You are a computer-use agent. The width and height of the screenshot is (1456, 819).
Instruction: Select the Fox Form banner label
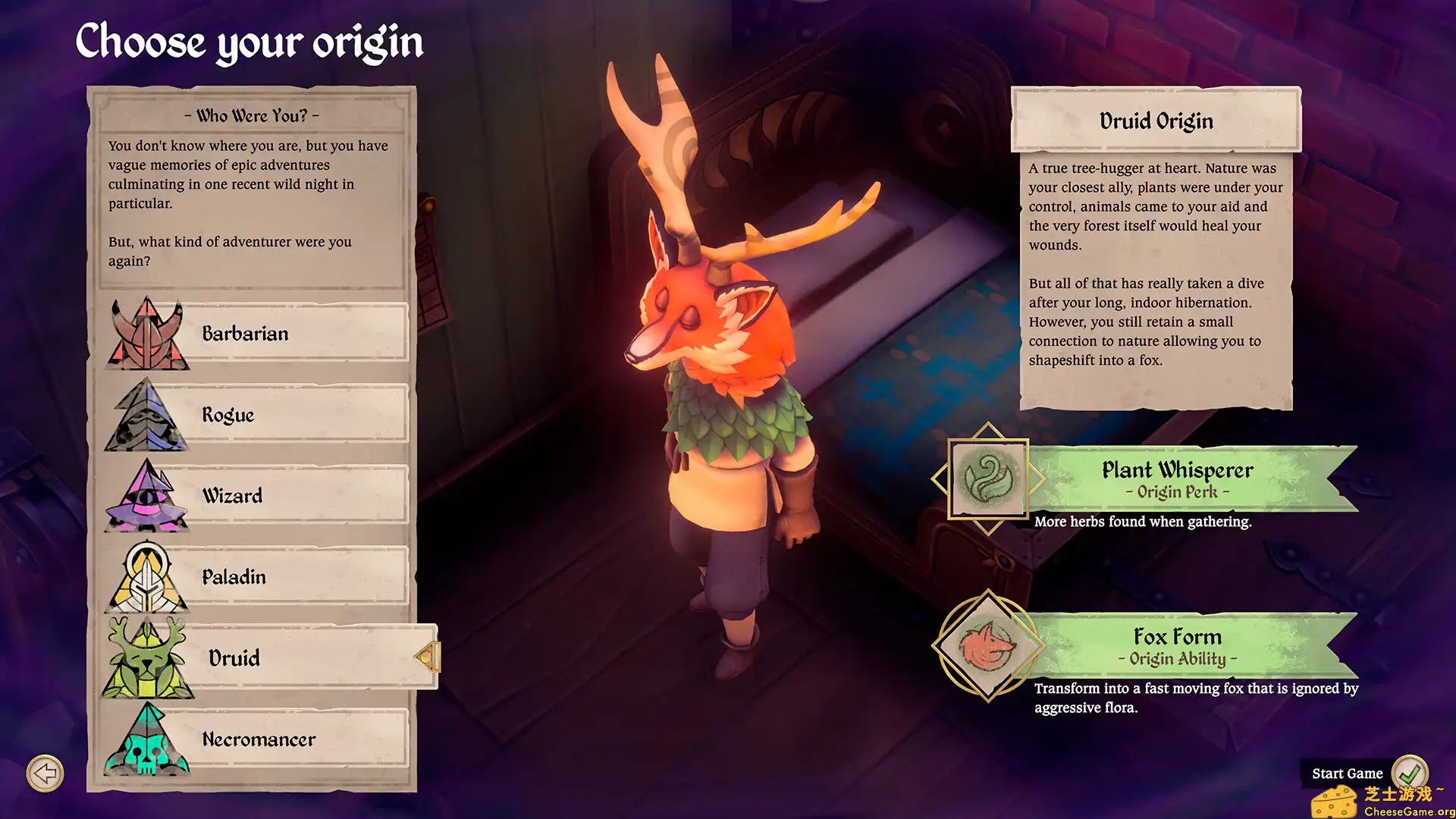coord(1178,646)
